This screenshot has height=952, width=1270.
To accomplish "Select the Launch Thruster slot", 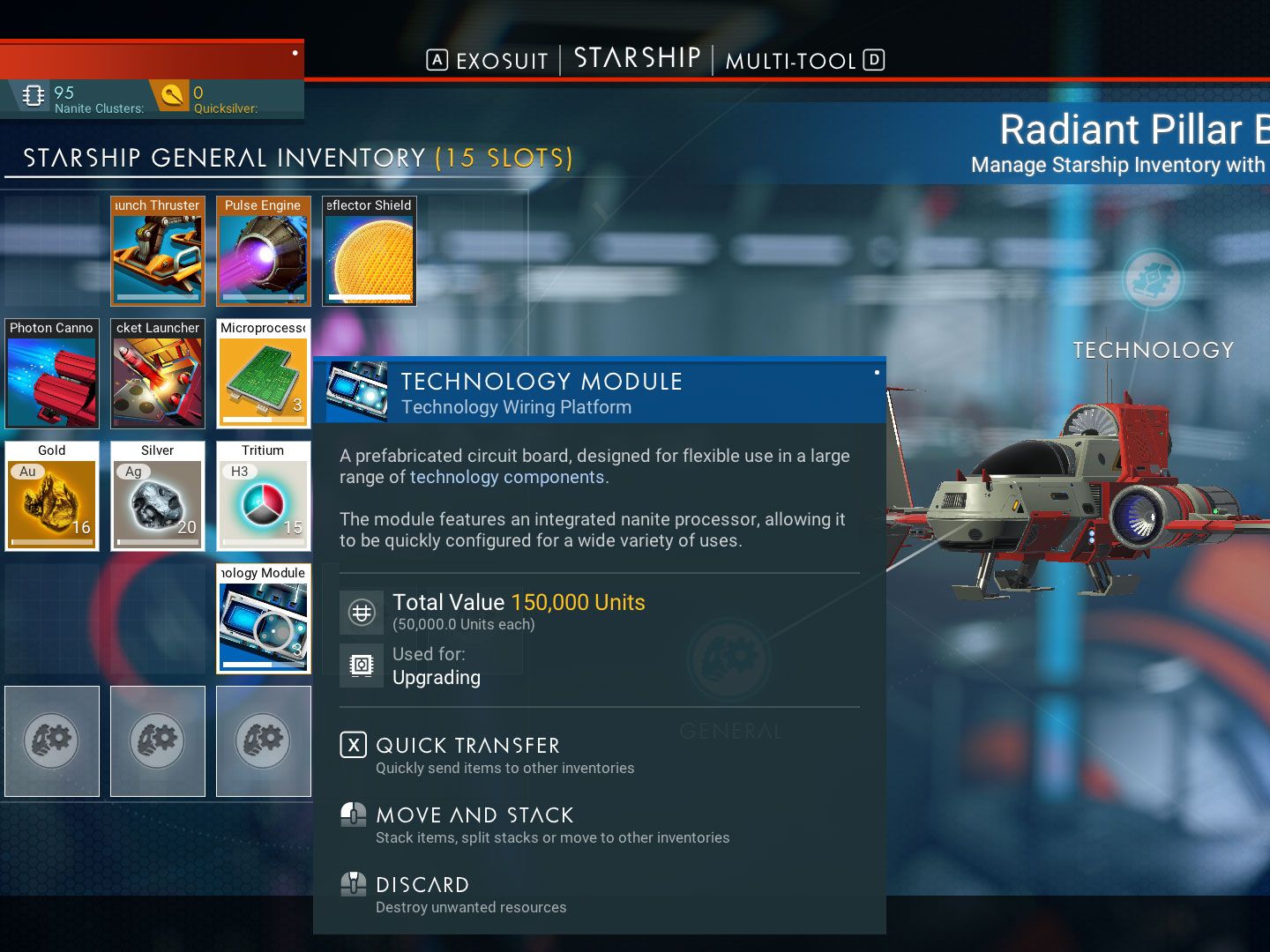I will (x=158, y=251).
